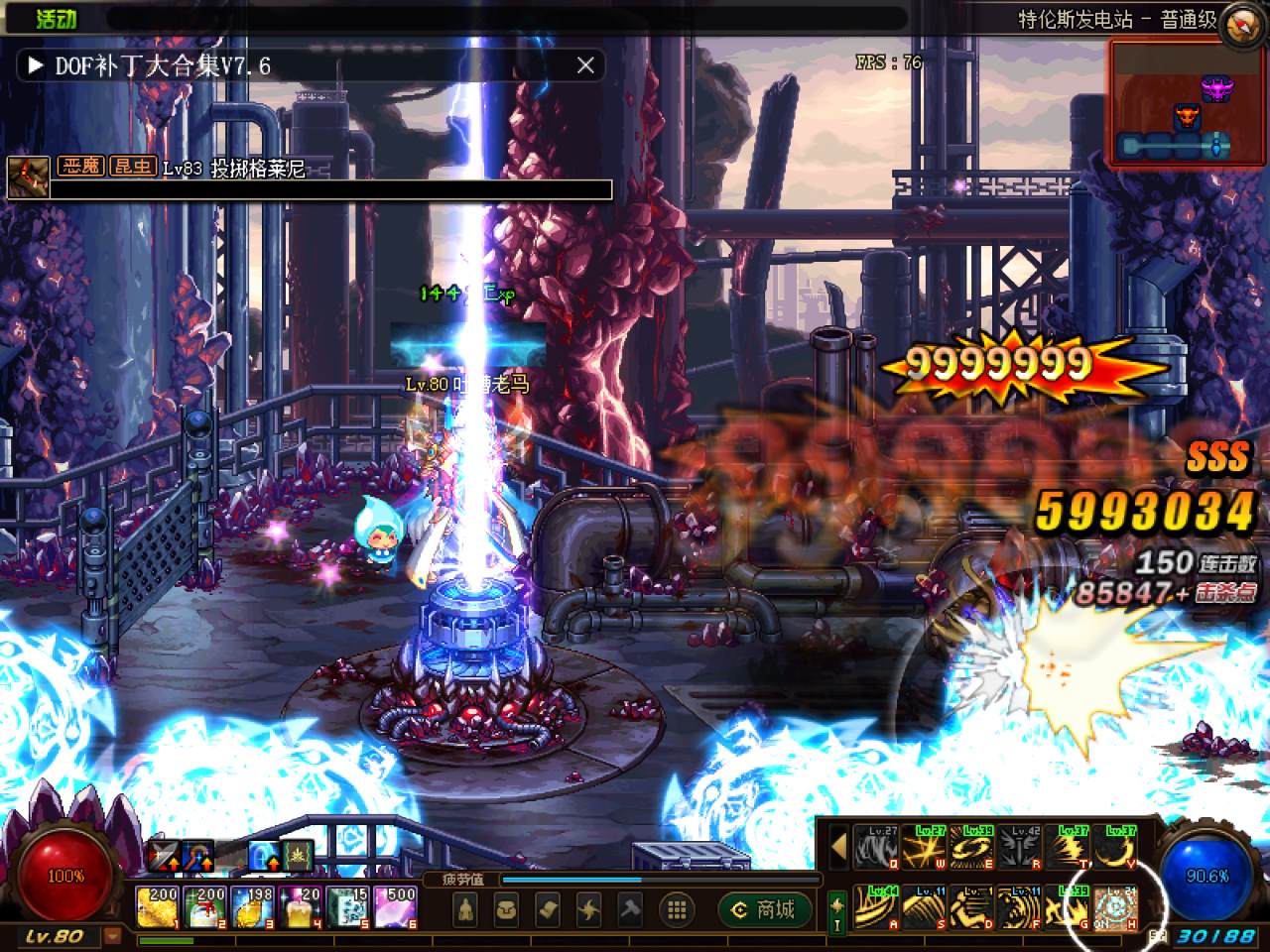
Task: Expand the DOF补丁大合集V7.6 notice arrow
Action: click(x=36, y=65)
